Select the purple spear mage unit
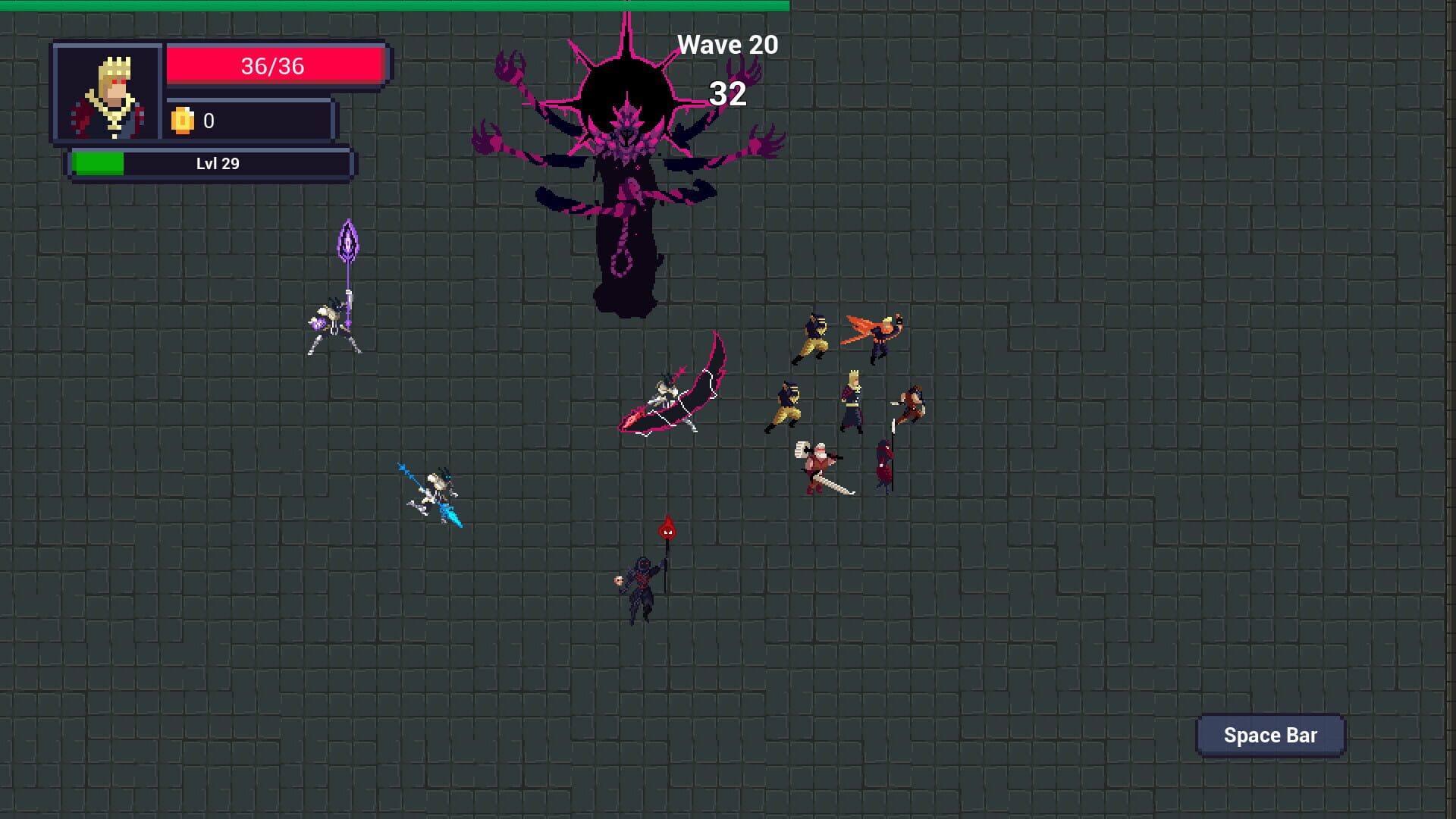 coord(334,318)
